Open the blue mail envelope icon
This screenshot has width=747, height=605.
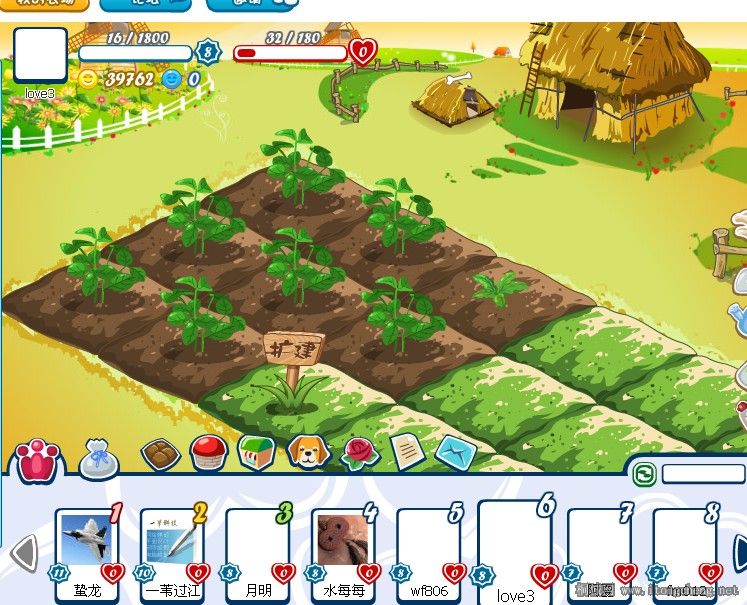coord(455,453)
